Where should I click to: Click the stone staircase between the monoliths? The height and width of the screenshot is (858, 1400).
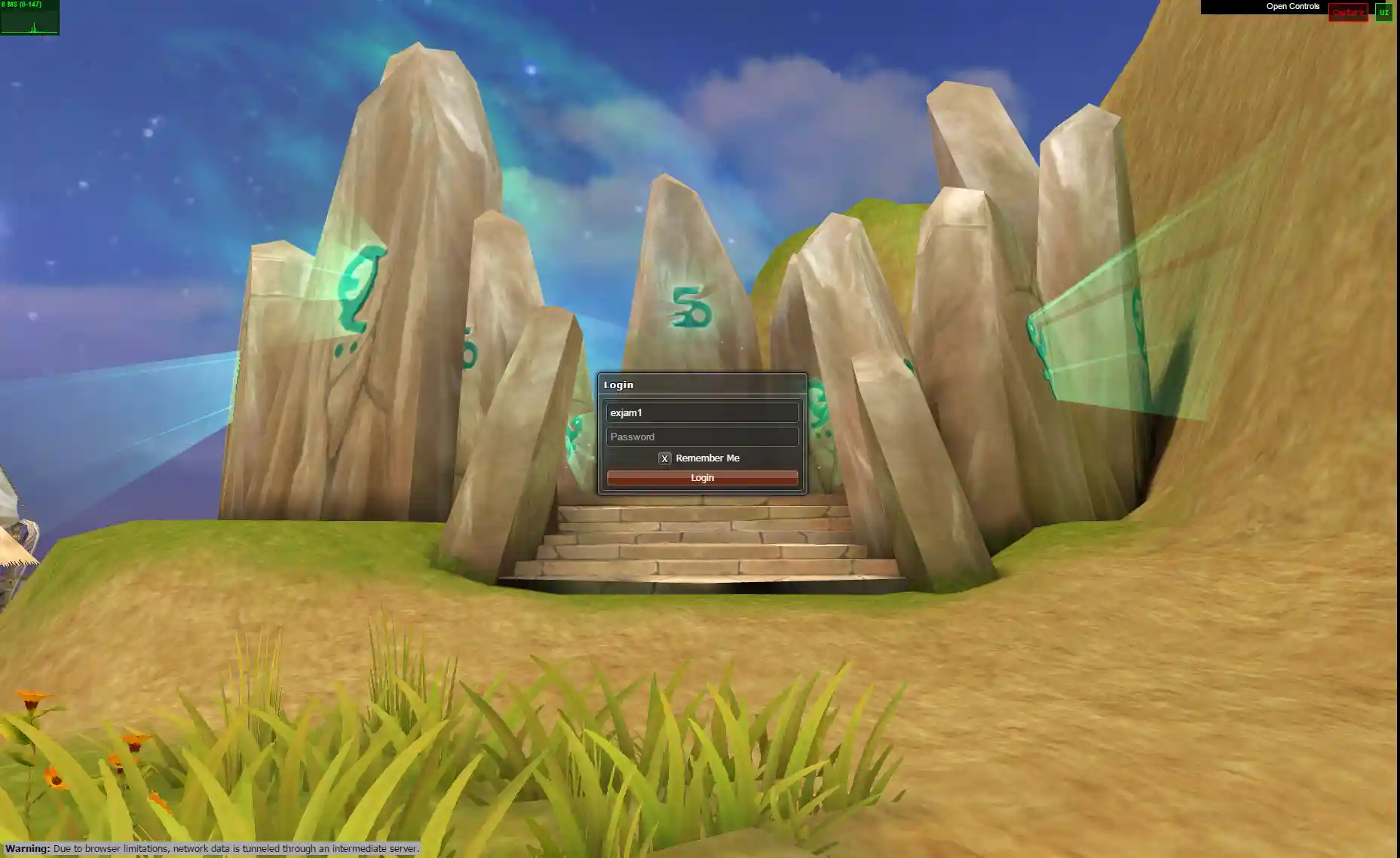click(x=701, y=543)
